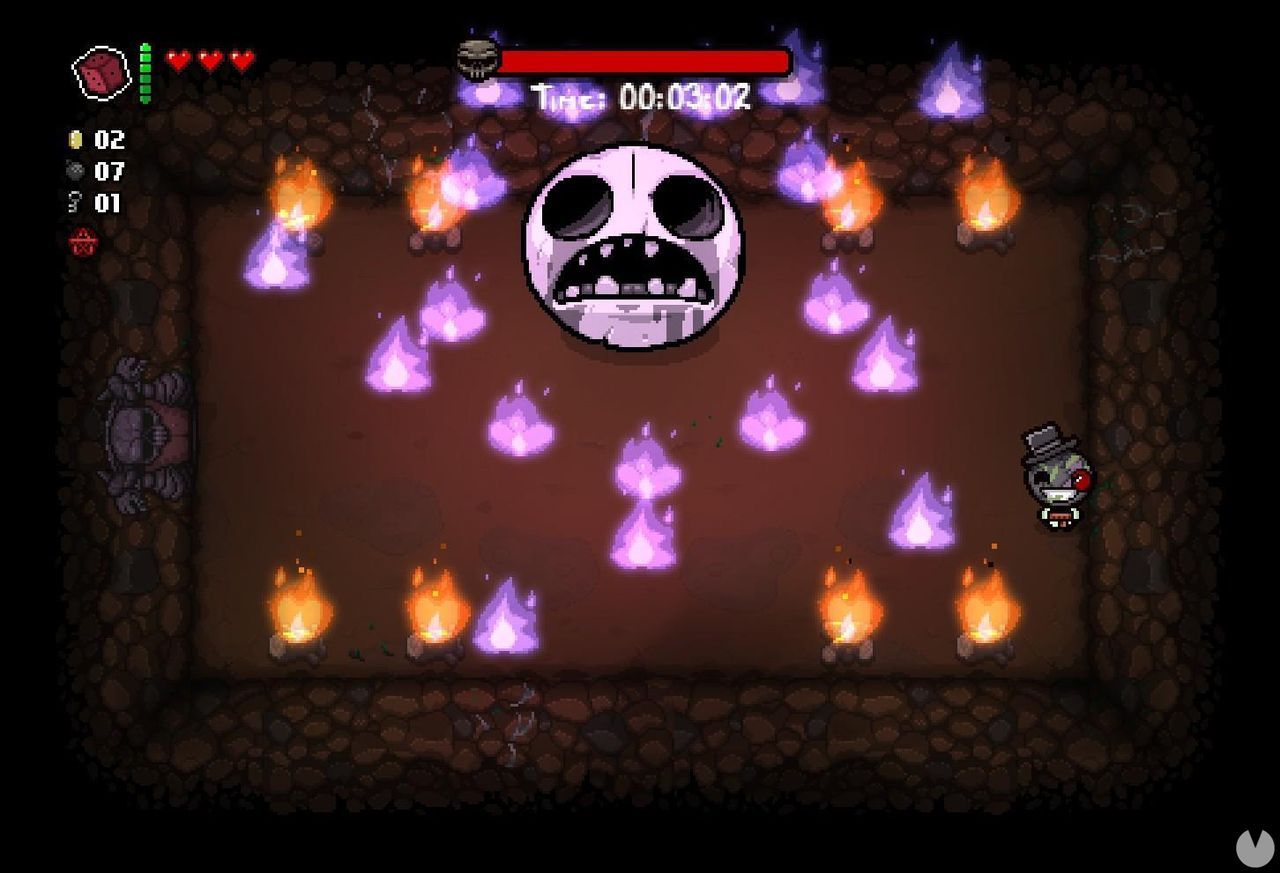
Task: Click the boss skull portrait by the health bar
Action: (x=478, y=60)
